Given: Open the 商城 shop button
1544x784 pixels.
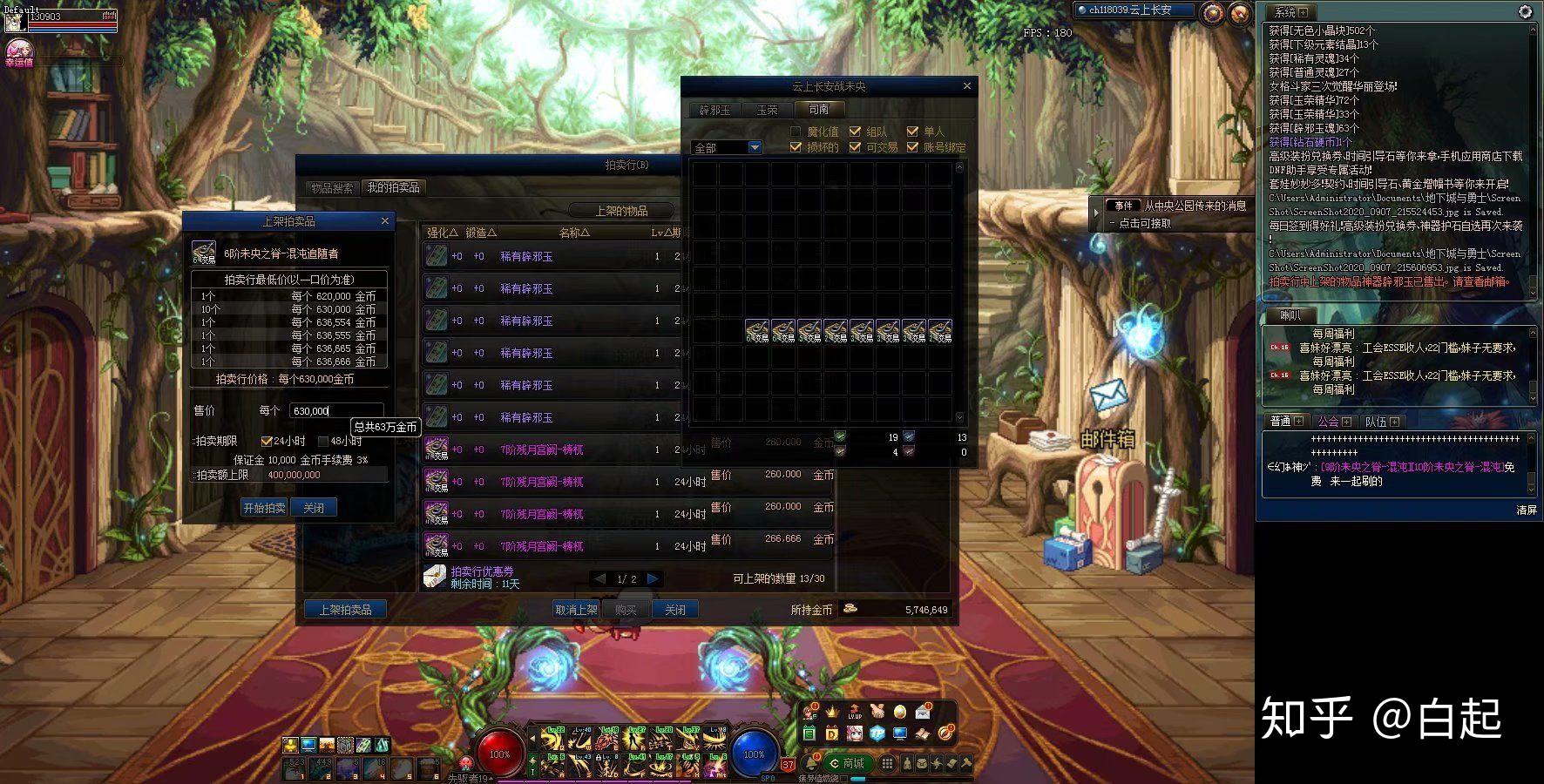Looking at the screenshot, I should pyautogui.click(x=846, y=763).
